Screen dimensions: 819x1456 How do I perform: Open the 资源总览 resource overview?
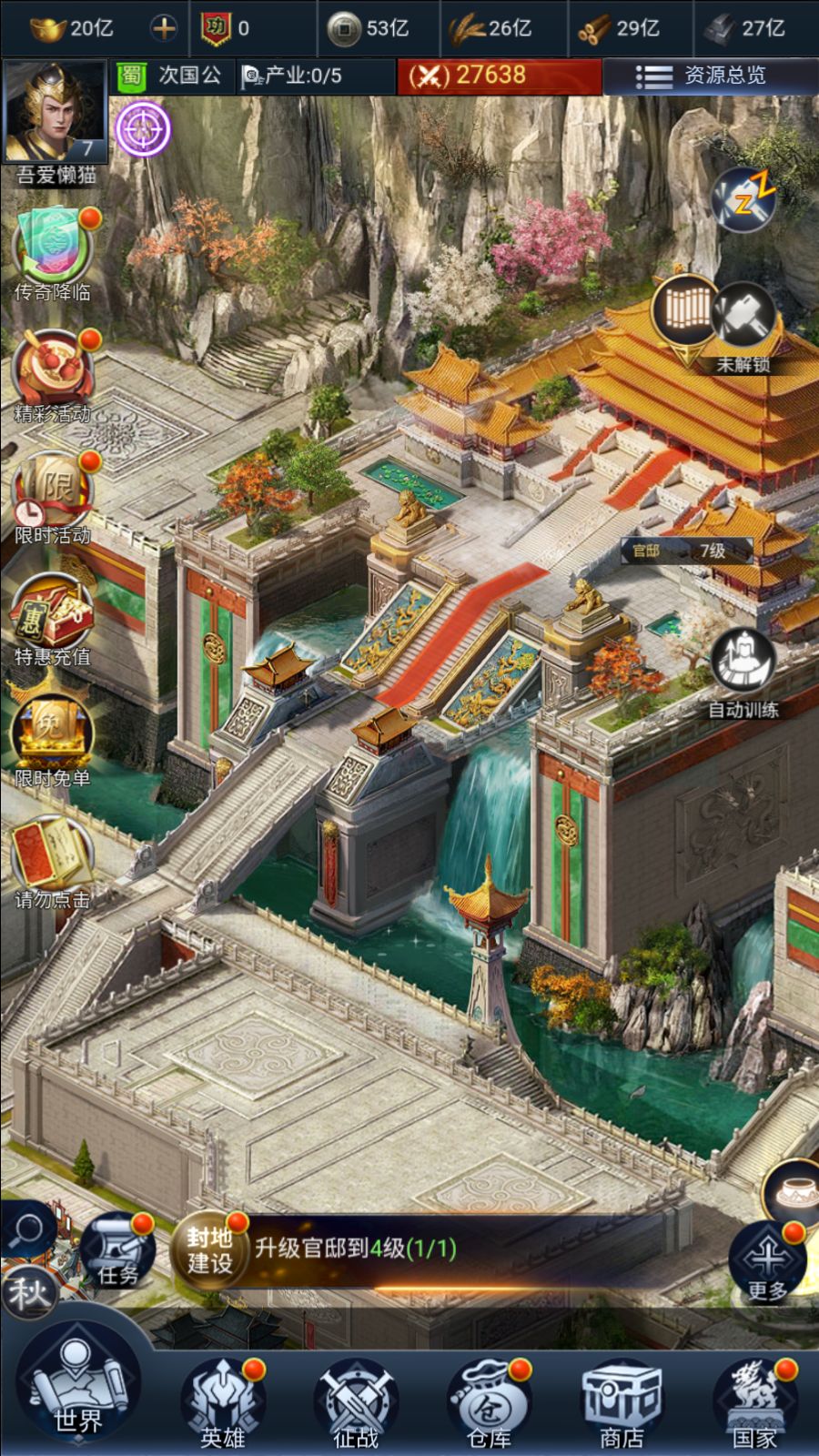click(710, 76)
